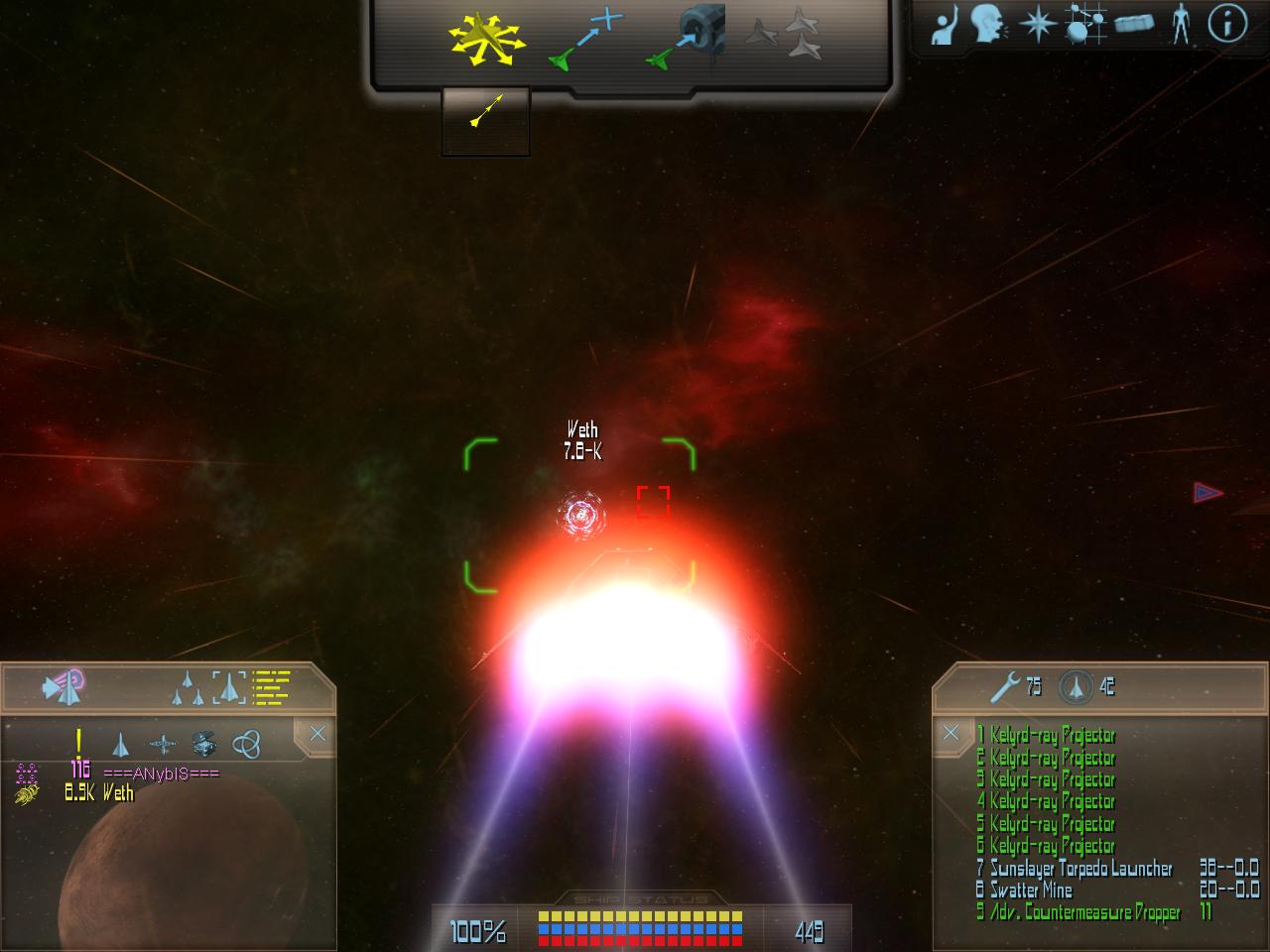Open the cargo bar icon
1270x952 pixels.
(x=1133, y=24)
